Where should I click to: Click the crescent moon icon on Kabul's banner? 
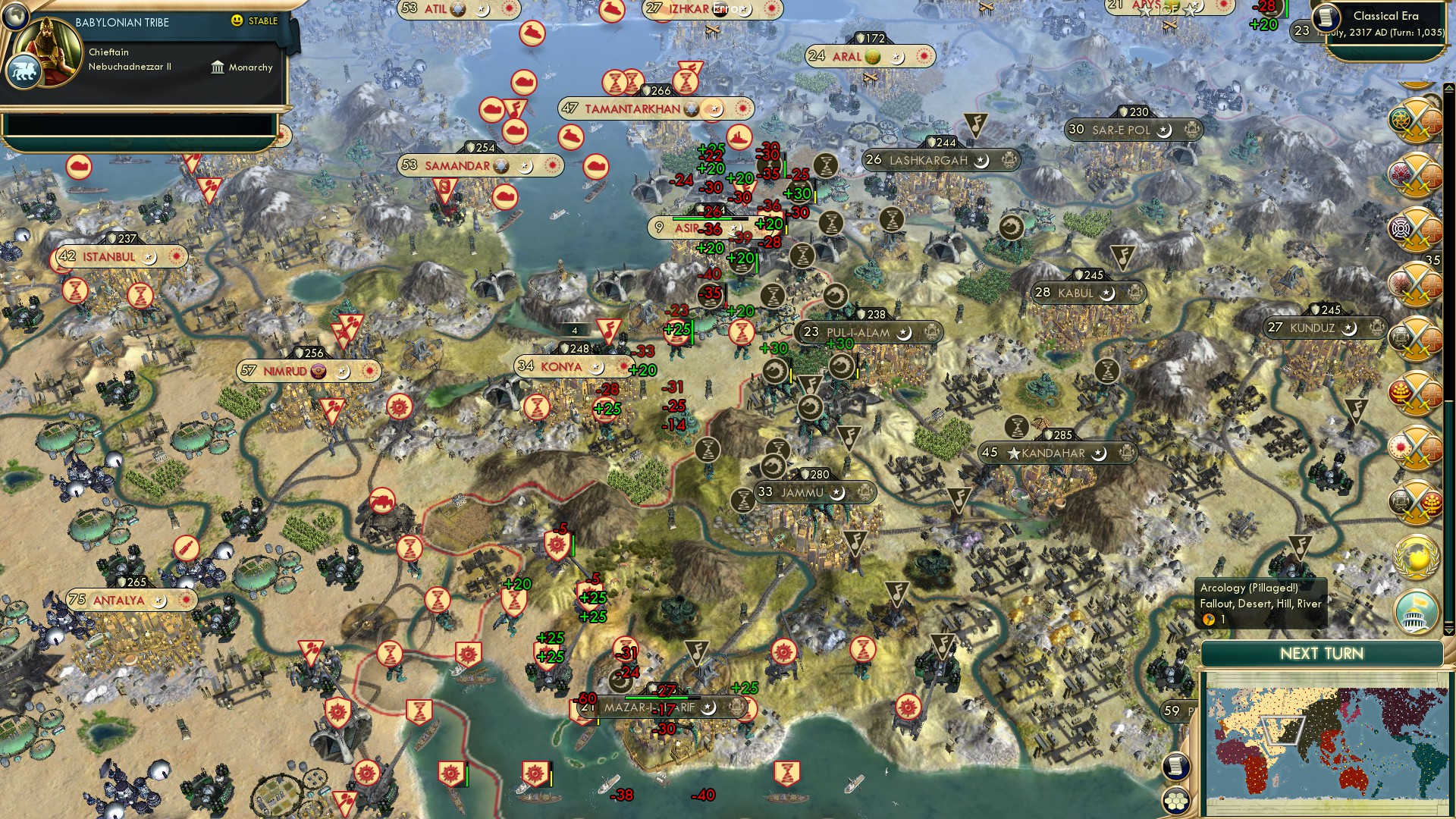[x=1107, y=292]
